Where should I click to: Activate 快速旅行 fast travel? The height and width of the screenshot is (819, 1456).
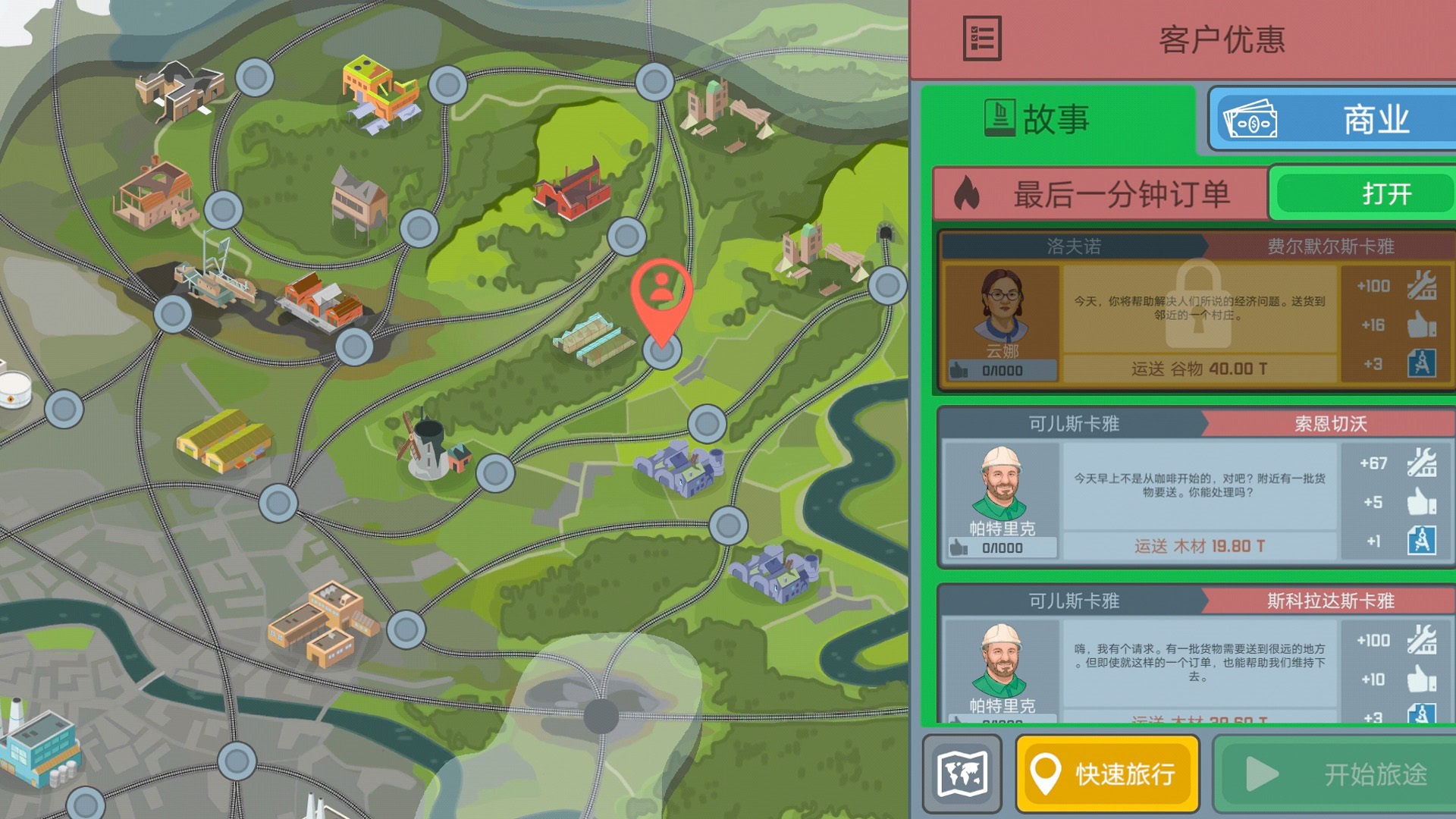pyautogui.click(x=1107, y=773)
